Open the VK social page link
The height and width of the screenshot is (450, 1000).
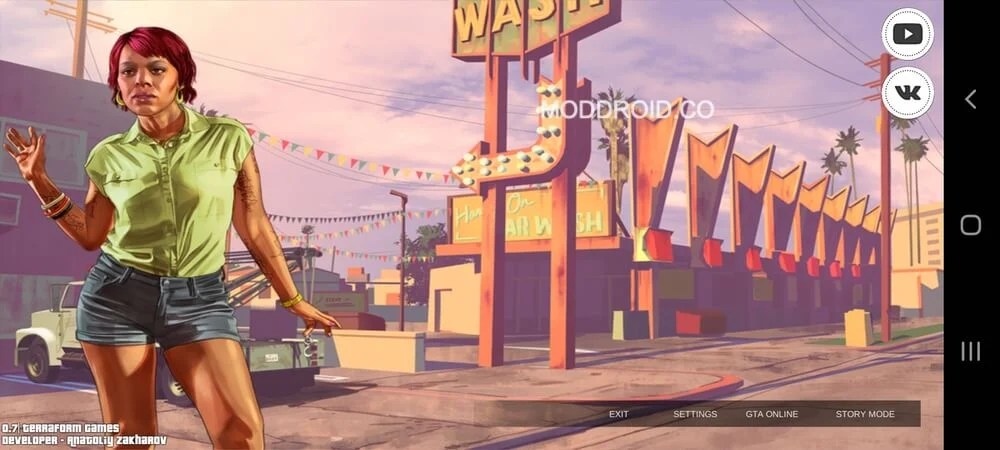click(x=907, y=92)
